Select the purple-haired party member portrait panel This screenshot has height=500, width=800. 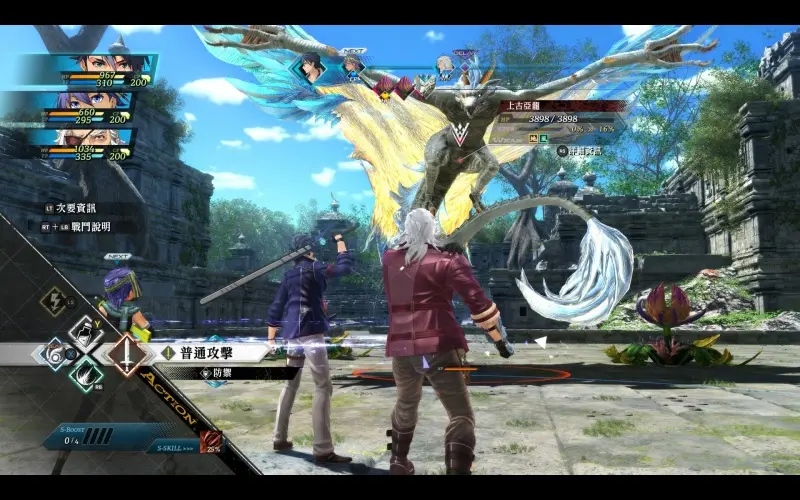[x=80, y=105]
